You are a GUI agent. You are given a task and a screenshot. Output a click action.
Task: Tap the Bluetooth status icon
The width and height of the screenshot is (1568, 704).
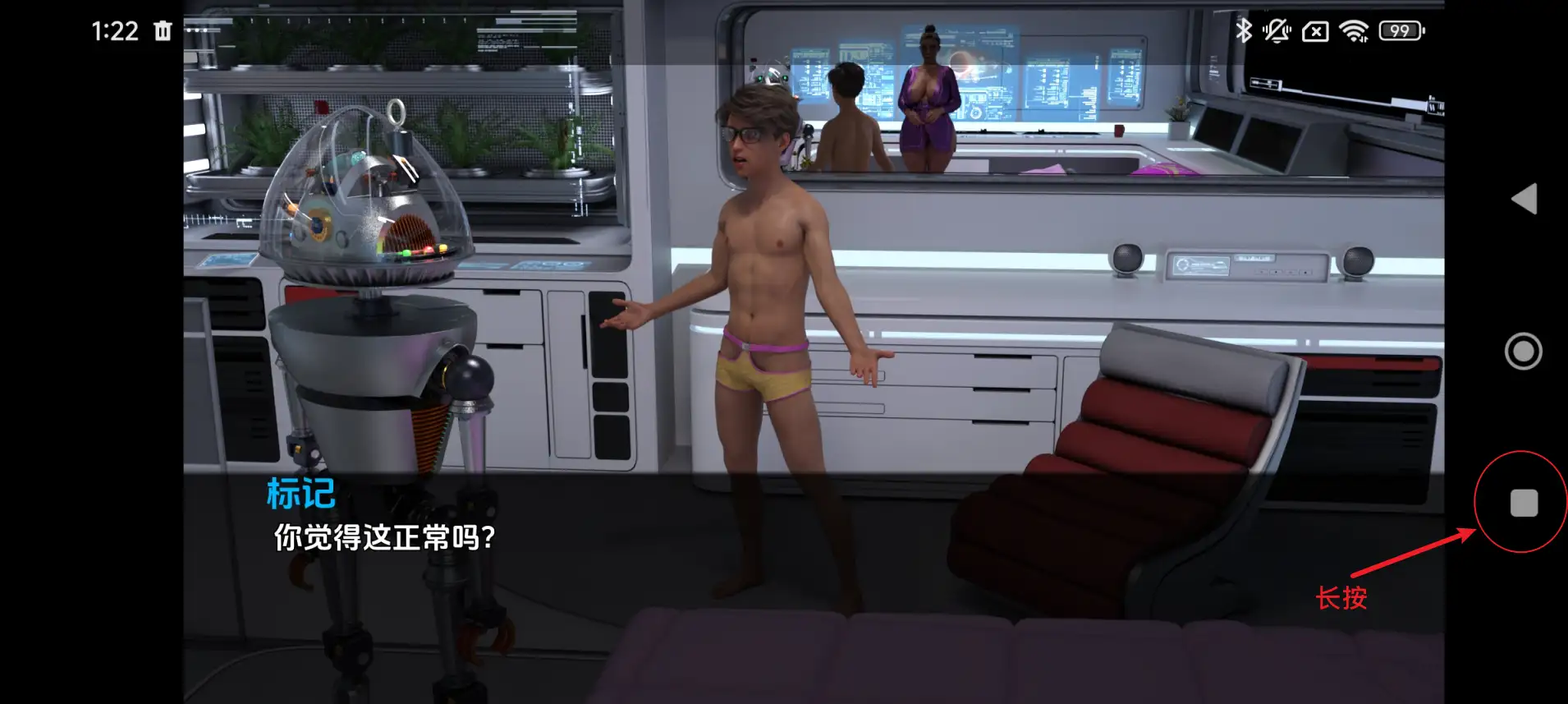(1245, 31)
